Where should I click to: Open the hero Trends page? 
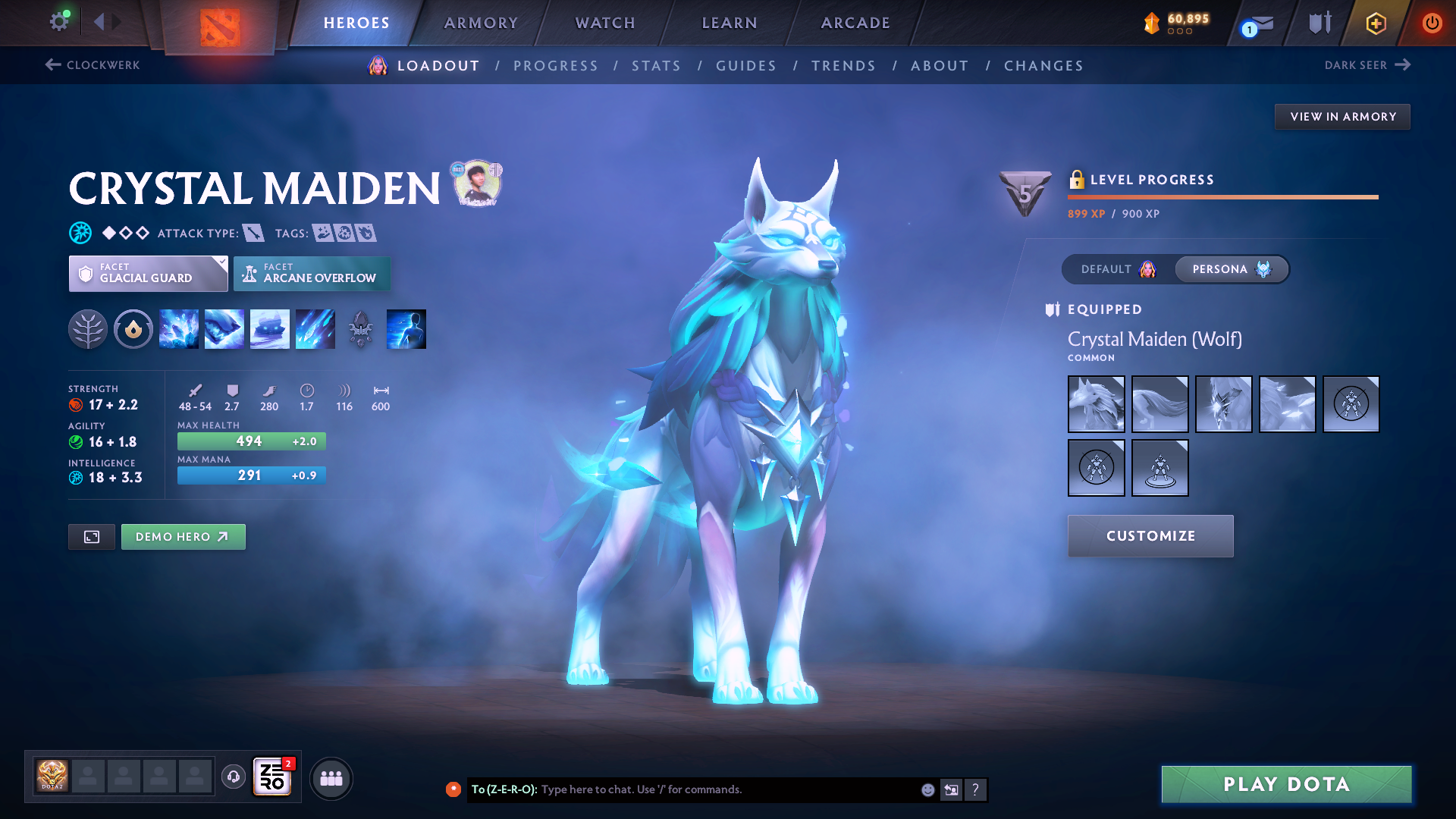point(843,66)
